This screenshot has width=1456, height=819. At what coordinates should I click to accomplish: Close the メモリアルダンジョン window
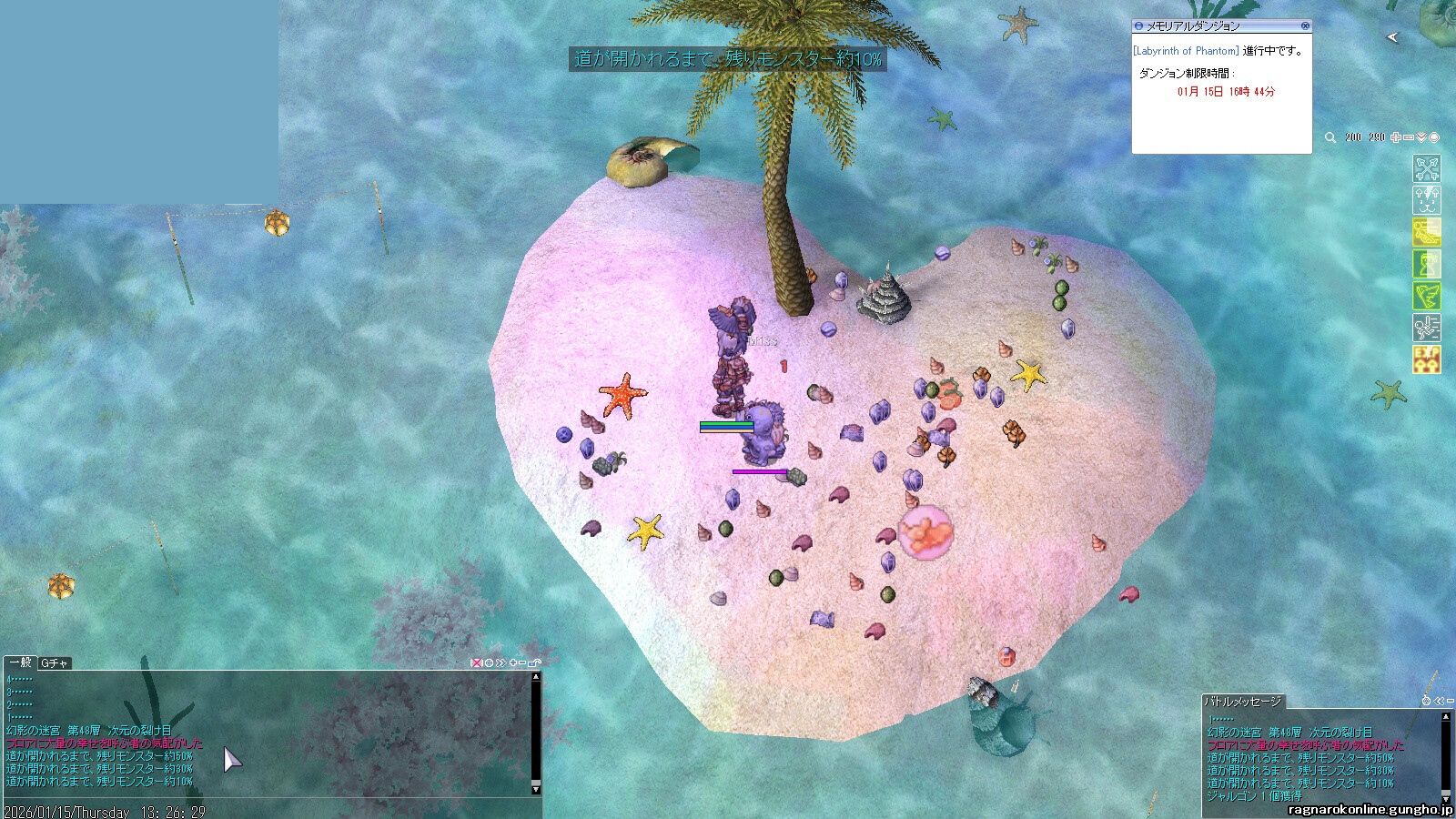click(x=1306, y=25)
